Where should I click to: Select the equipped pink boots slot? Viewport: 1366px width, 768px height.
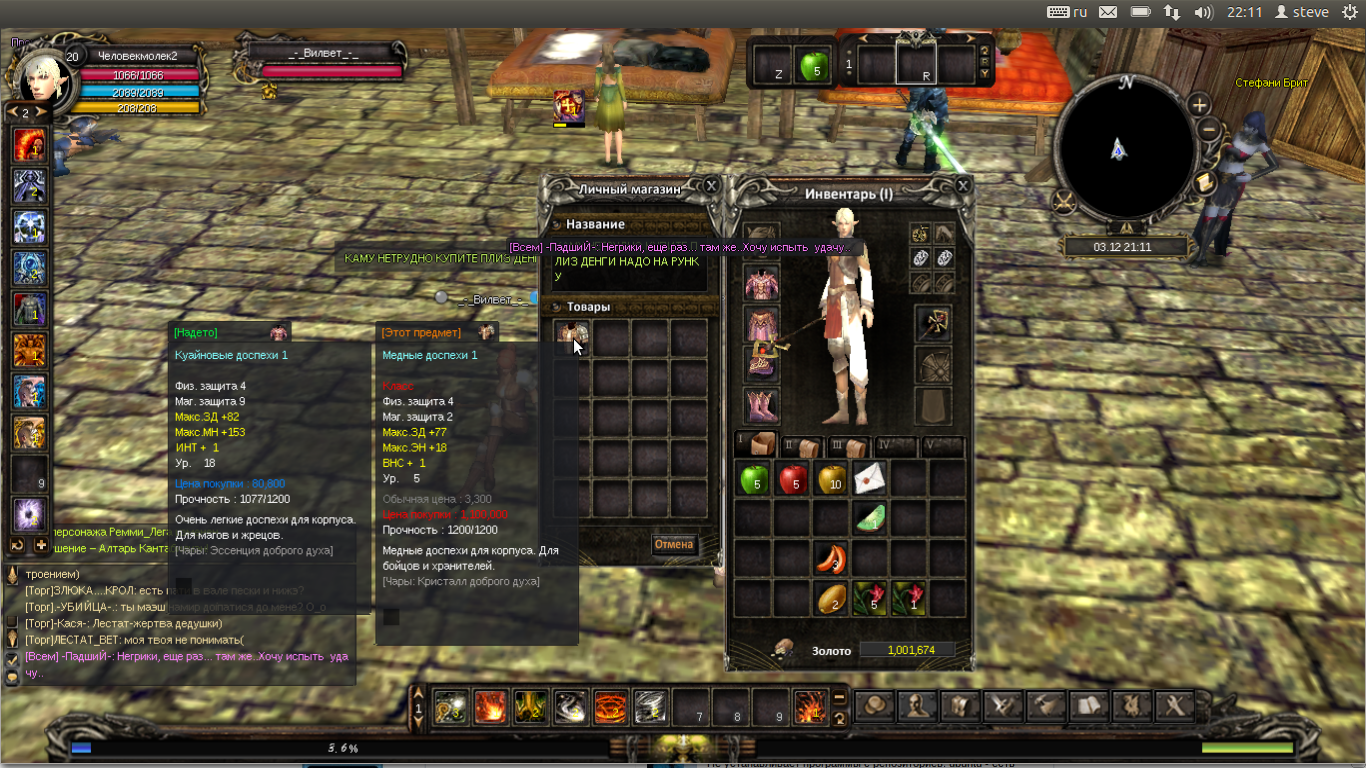tap(761, 406)
